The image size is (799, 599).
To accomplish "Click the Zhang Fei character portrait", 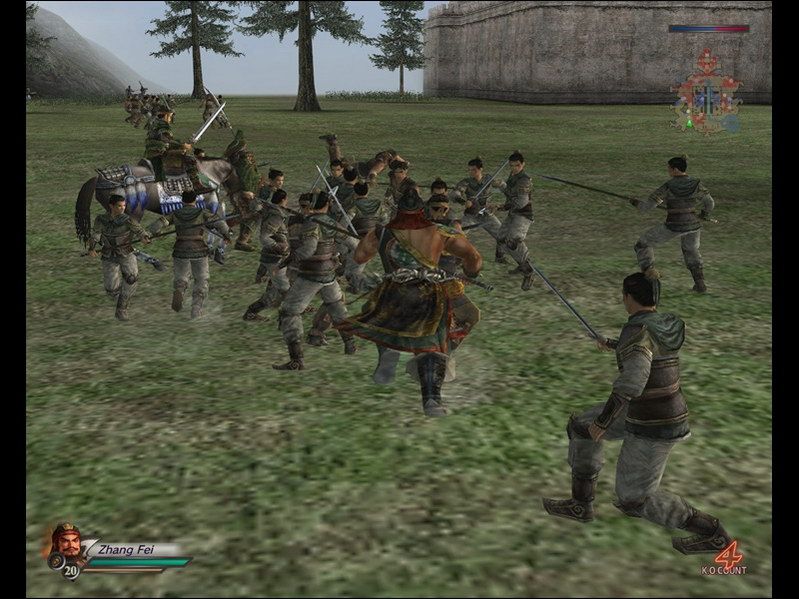I will click(x=65, y=542).
